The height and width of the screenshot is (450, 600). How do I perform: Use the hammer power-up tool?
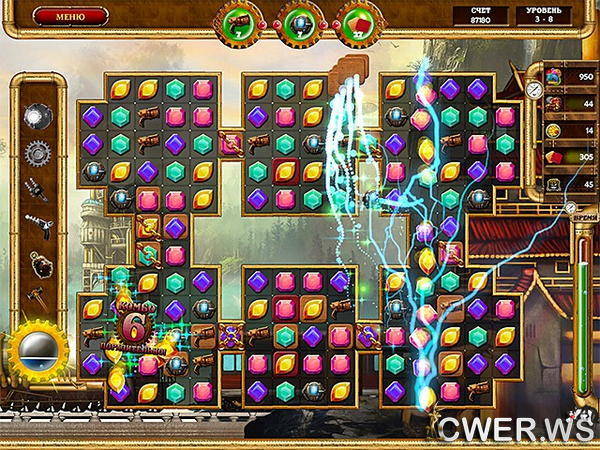(38, 296)
